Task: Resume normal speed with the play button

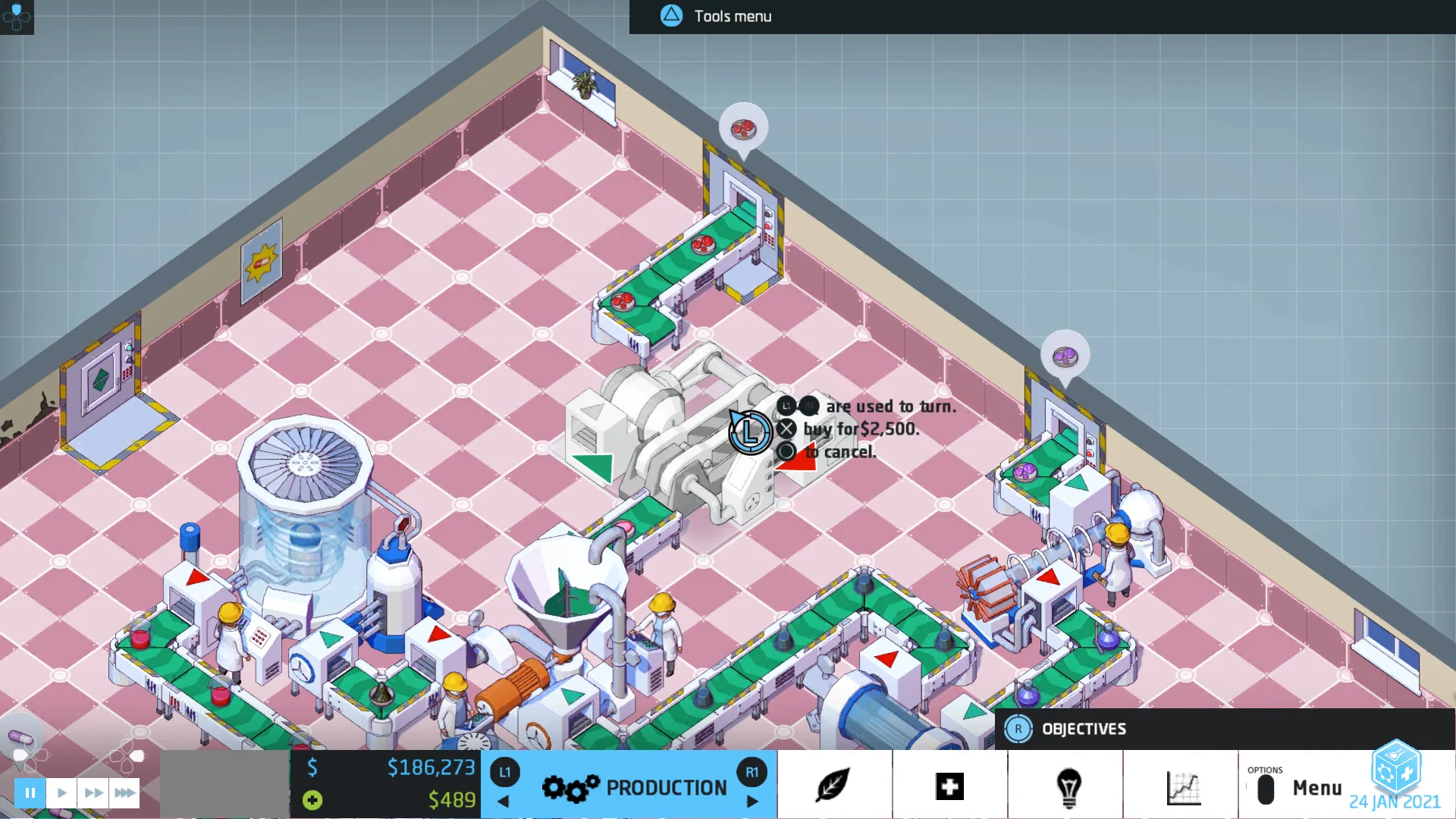Action: (61, 792)
